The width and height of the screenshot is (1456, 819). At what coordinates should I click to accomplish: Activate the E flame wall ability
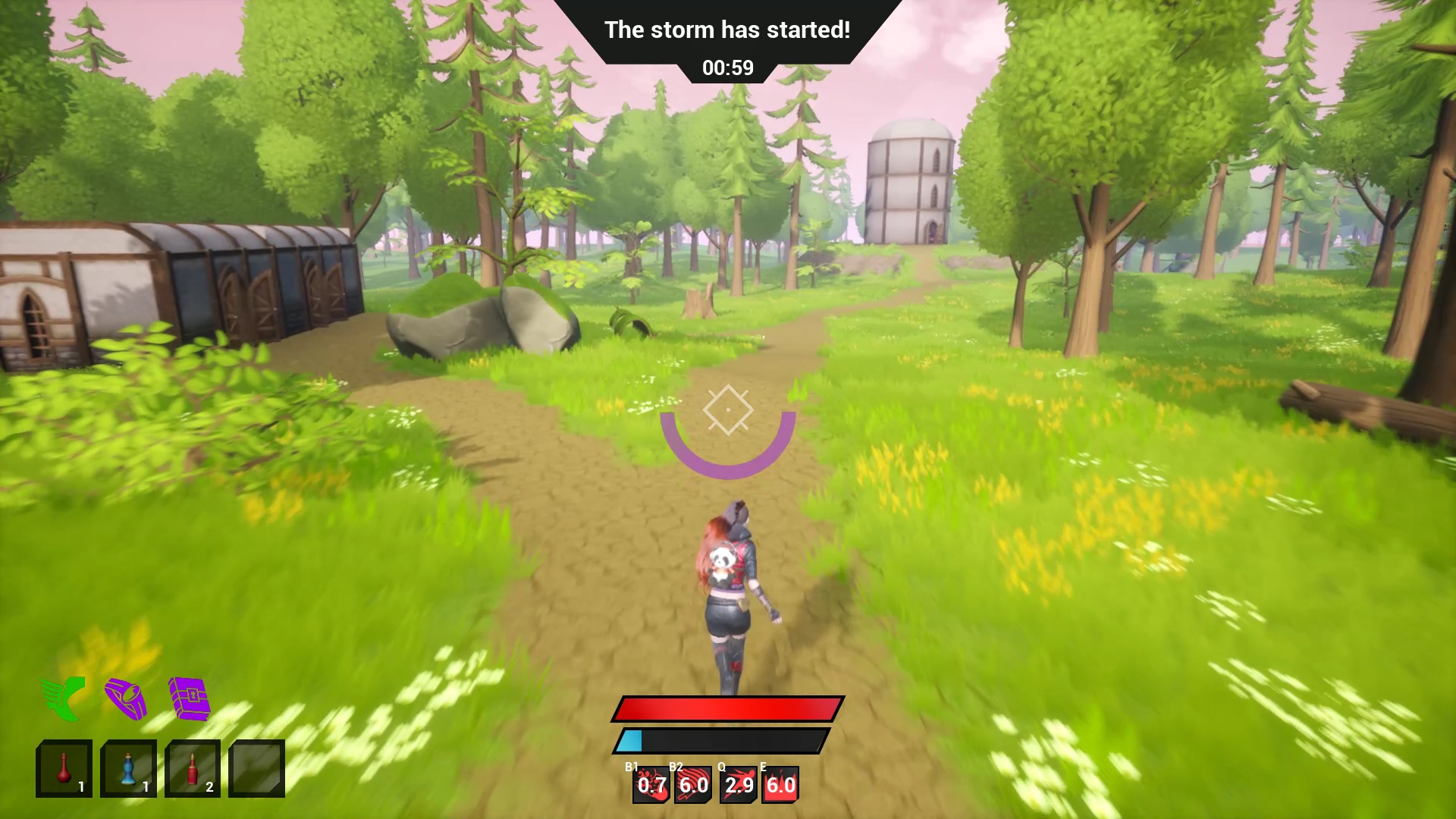click(x=780, y=785)
